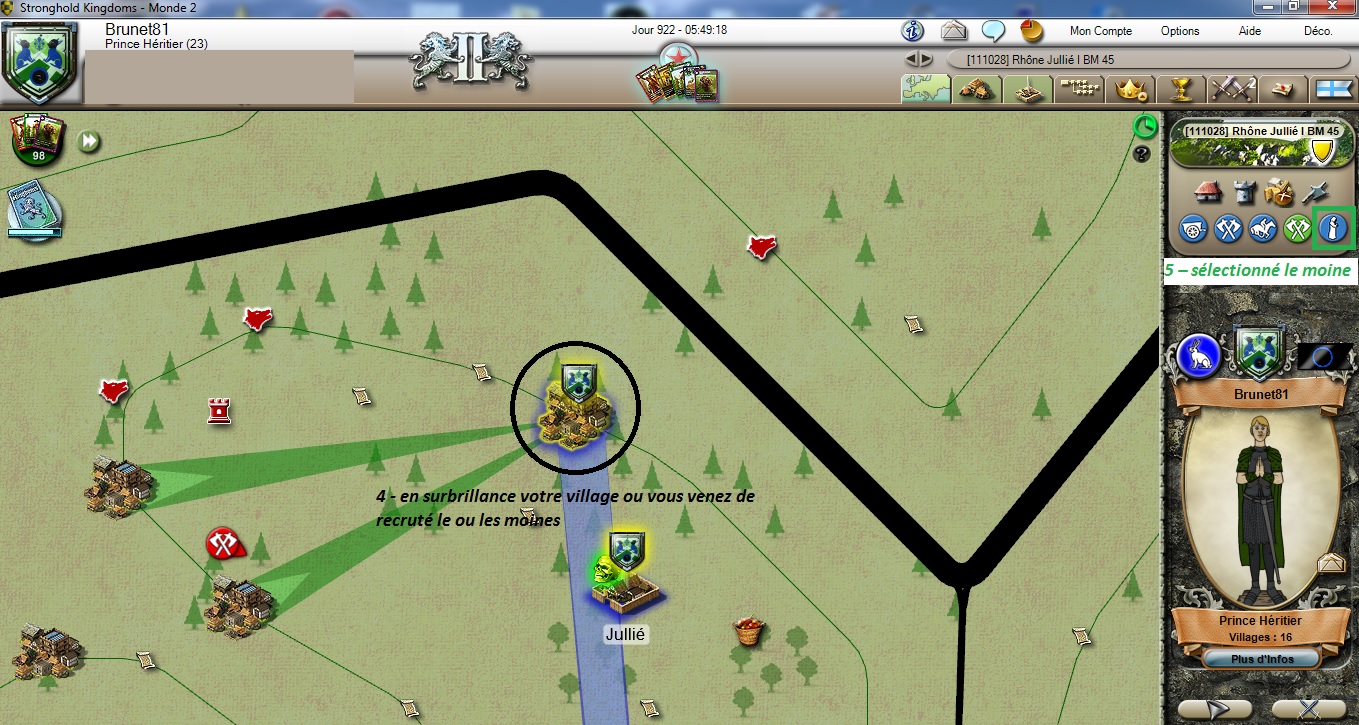Switch to the village buildings tab
This screenshot has height=725, width=1359.
coord(975,89)
